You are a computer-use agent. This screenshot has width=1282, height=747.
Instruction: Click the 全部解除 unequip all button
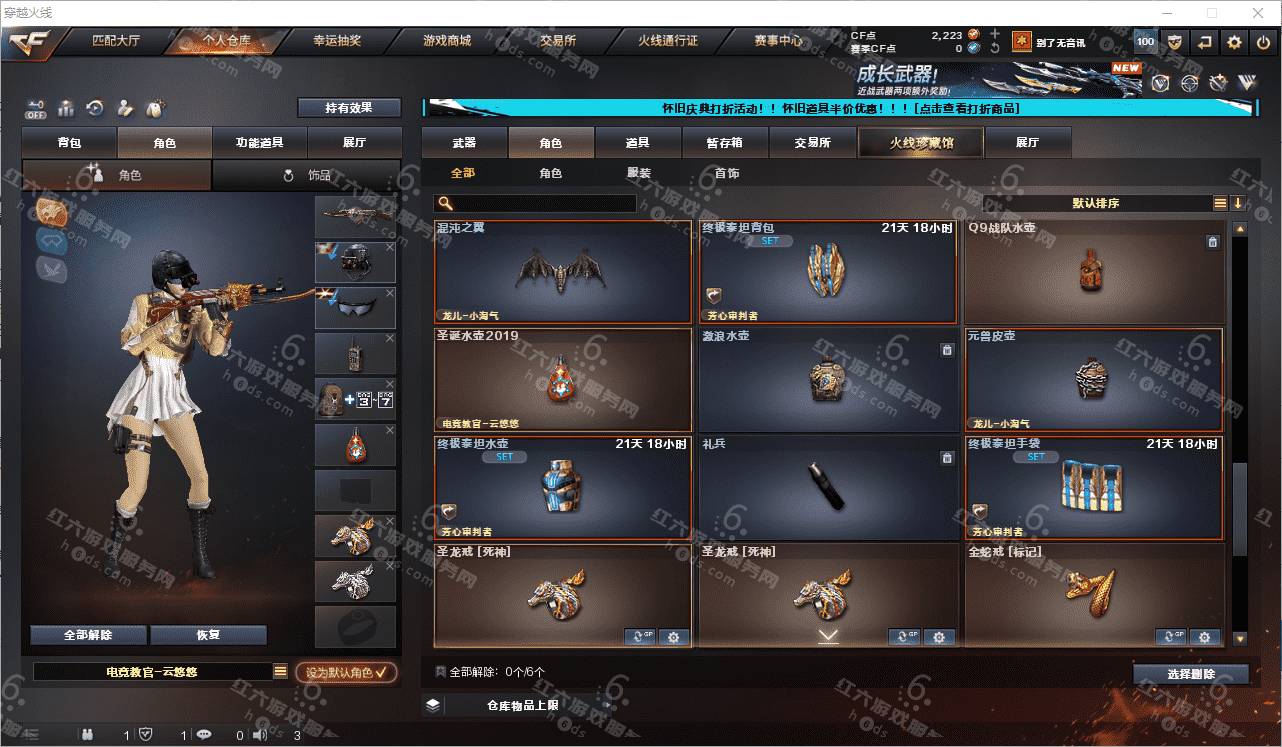pos(88,635)
